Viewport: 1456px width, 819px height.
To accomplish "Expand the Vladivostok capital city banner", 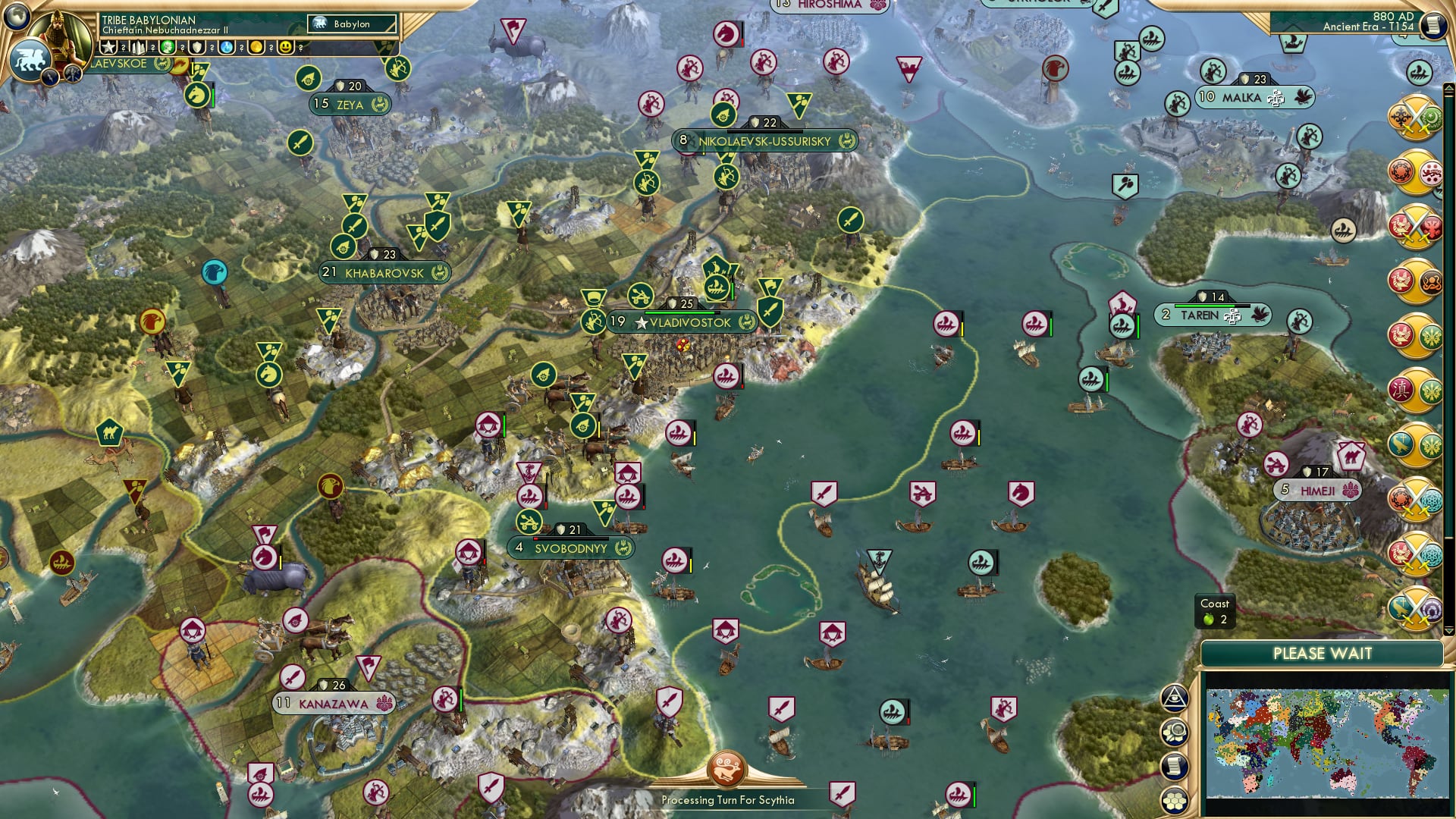I will pyautogui.click(x=681, y=322).
